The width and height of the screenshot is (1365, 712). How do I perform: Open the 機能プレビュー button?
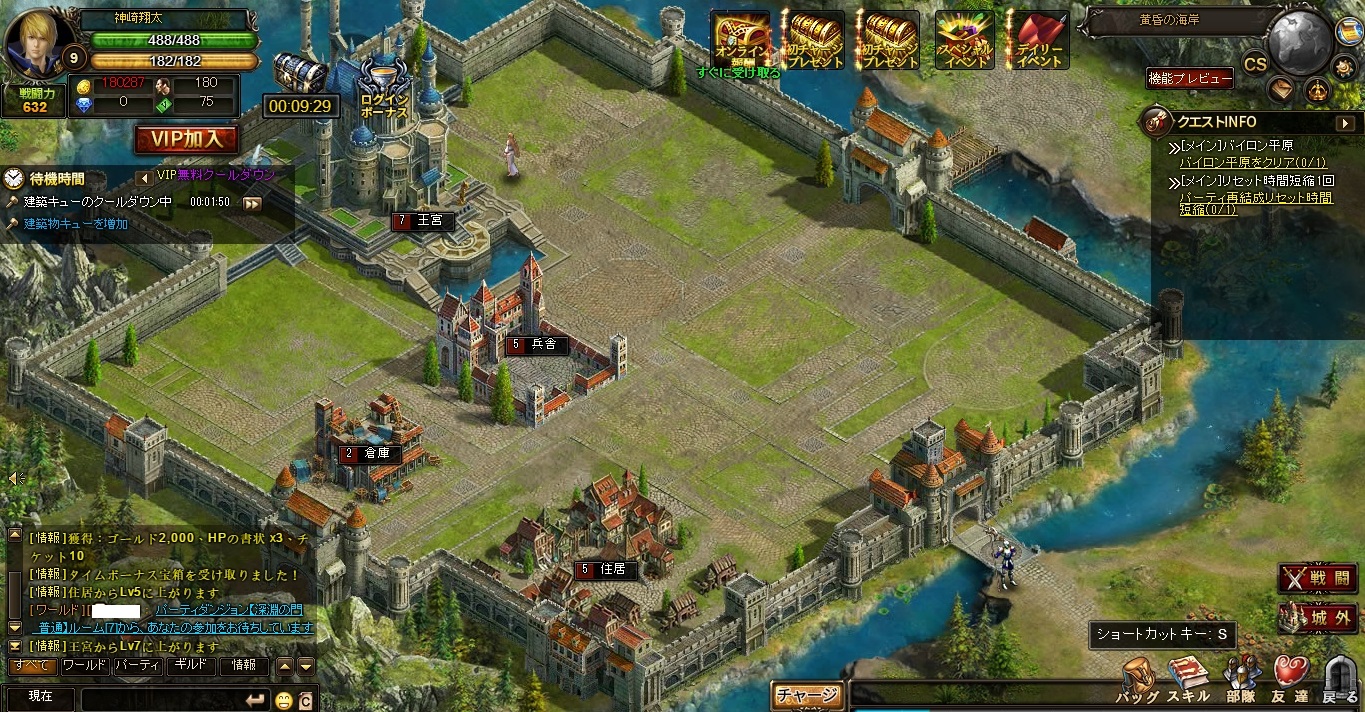pos(1189,79)
